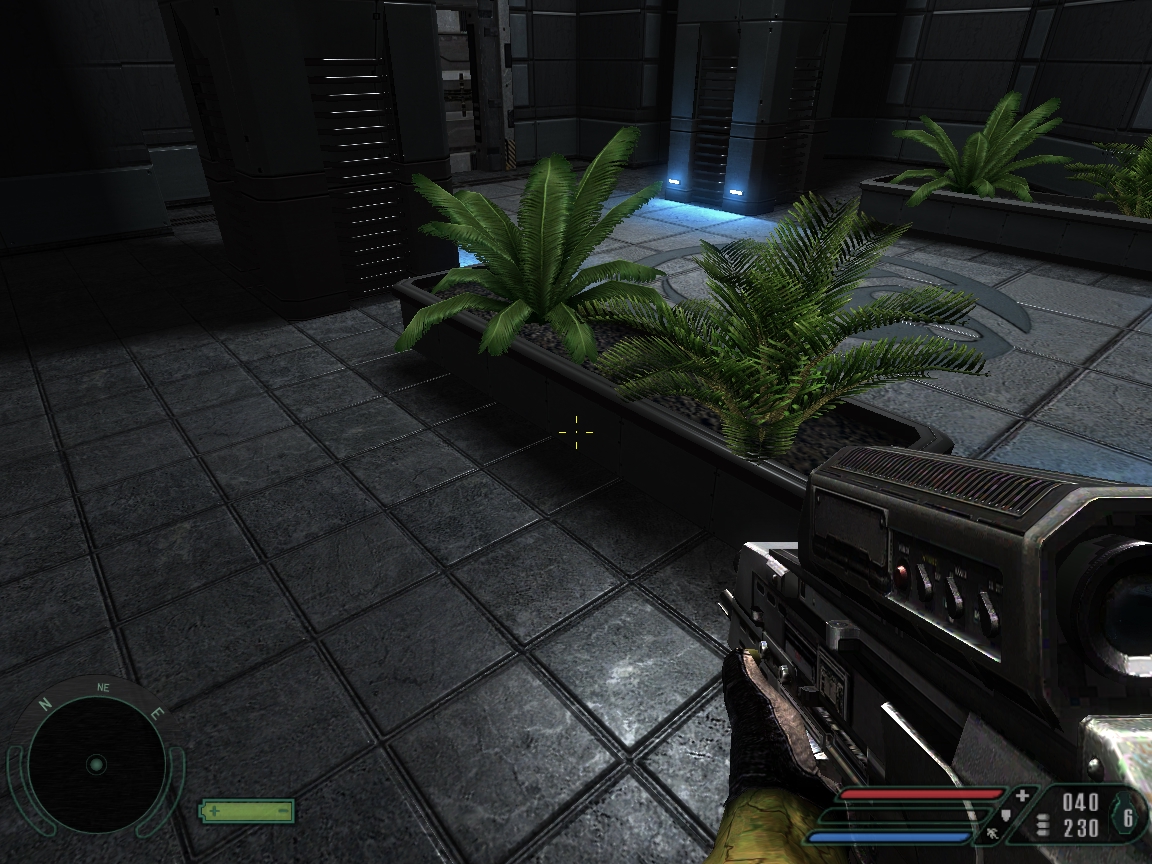Click the white health cross icon

(x=1022, y=796)
